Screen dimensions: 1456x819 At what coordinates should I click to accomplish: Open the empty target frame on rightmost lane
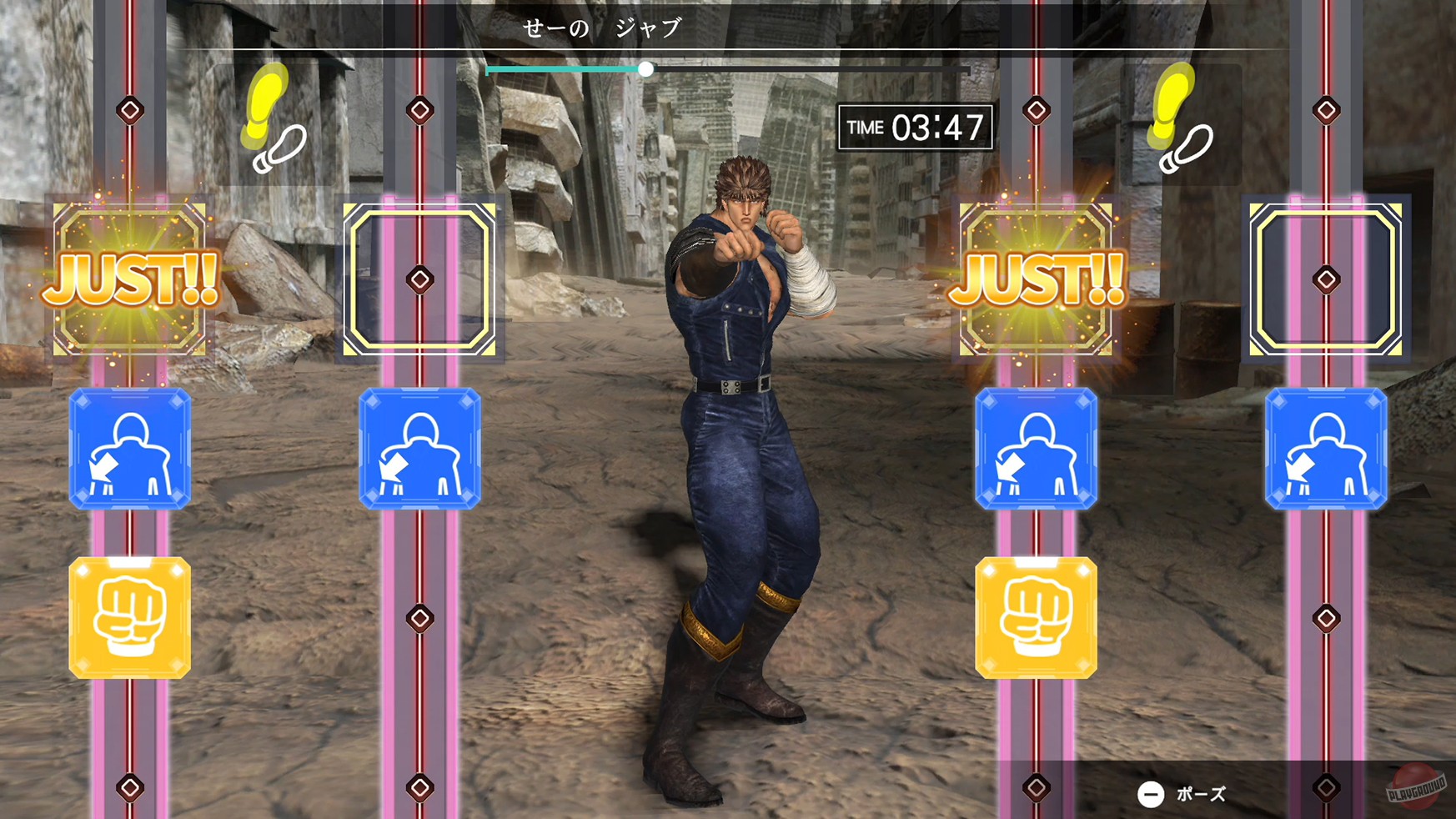[1326, 275]
